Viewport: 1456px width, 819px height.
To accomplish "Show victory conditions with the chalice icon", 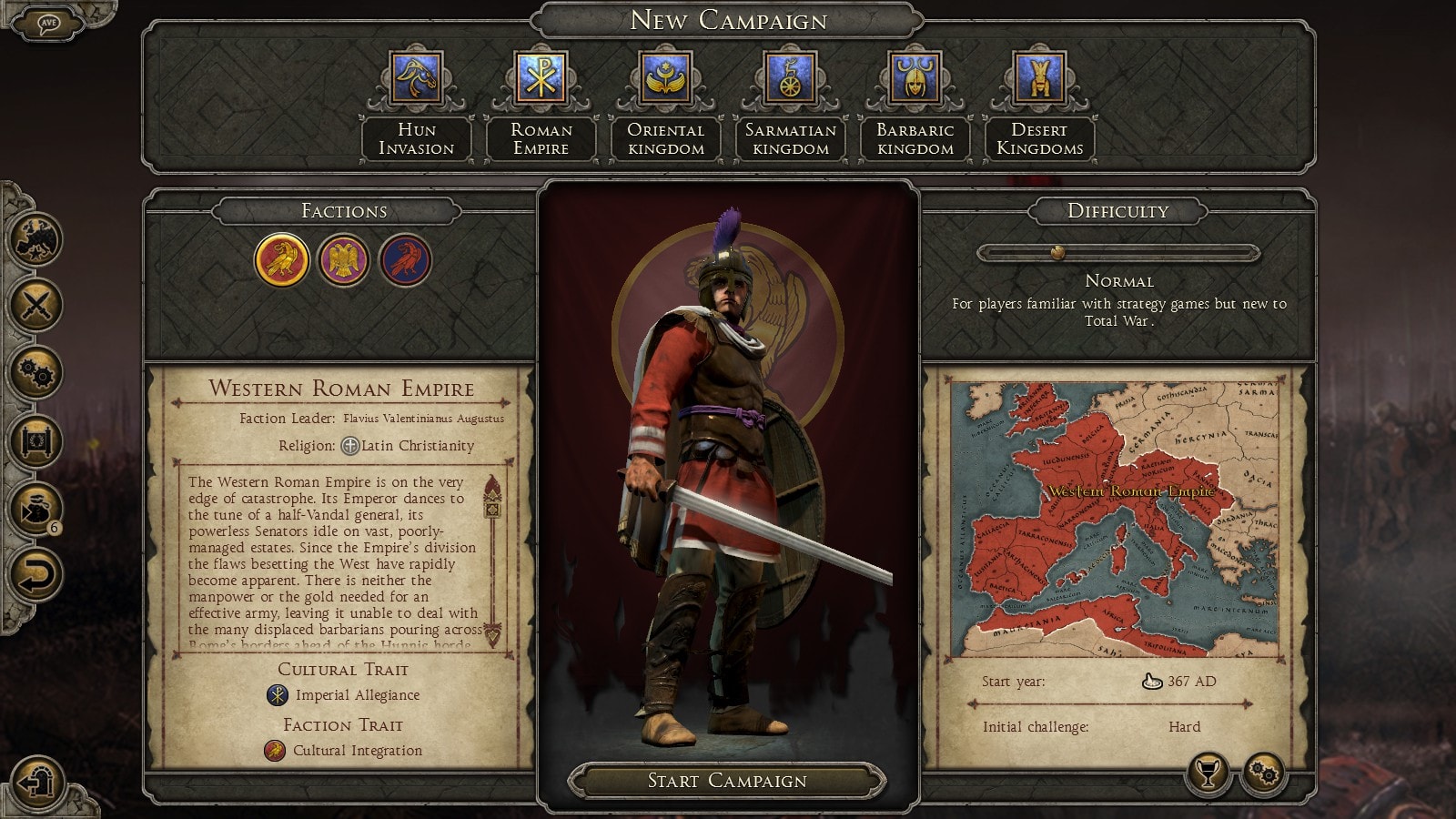I will (x=1208, y=774).
